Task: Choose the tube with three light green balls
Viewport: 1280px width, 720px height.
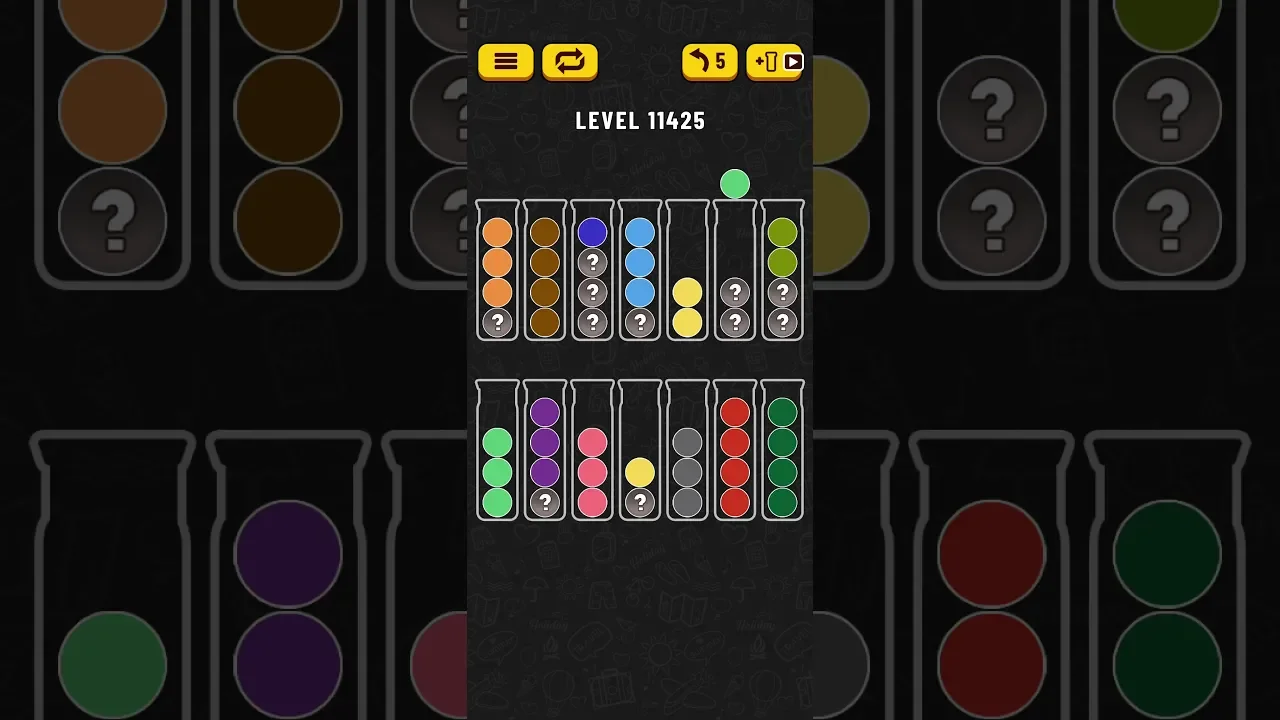Action: tap(497, 452)
